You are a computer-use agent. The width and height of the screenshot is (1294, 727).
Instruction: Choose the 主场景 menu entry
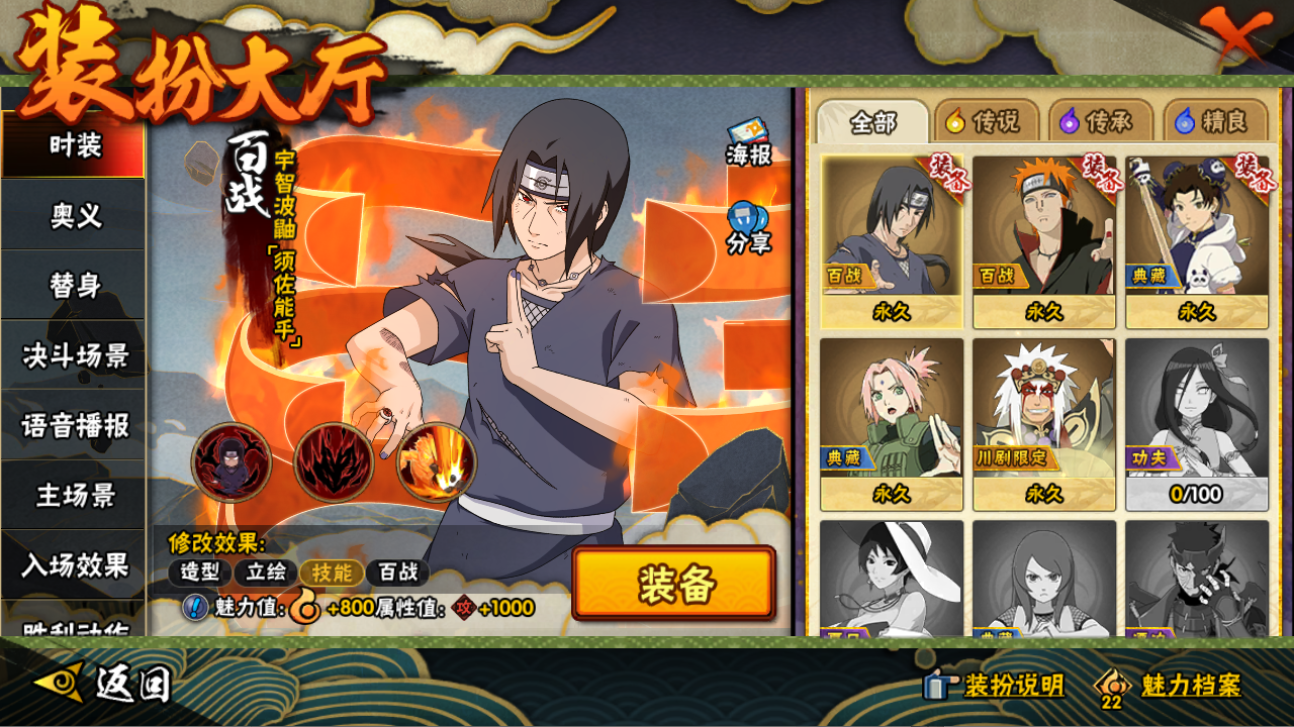75,496
